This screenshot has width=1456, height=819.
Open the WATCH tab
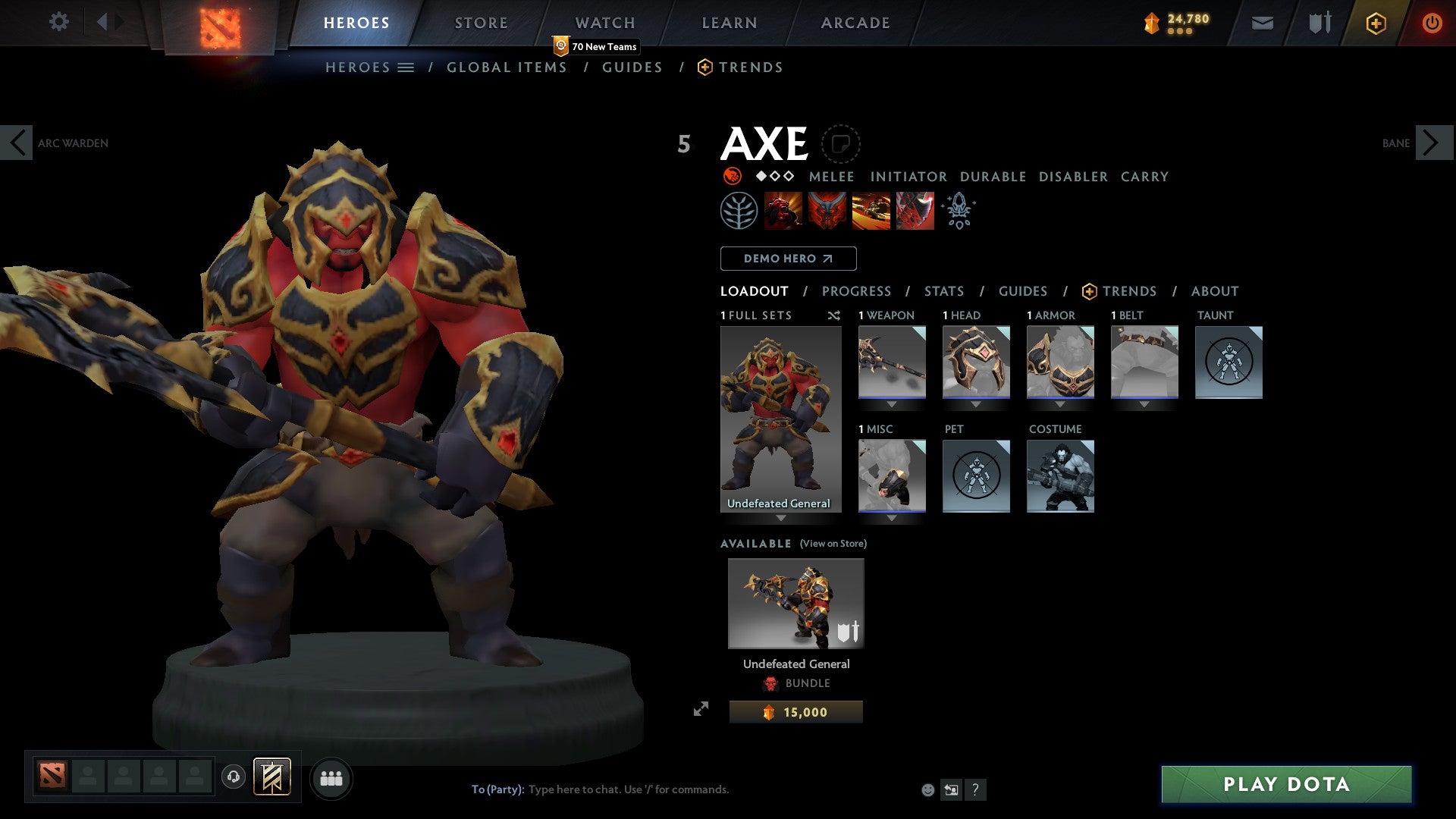(605, 22)
